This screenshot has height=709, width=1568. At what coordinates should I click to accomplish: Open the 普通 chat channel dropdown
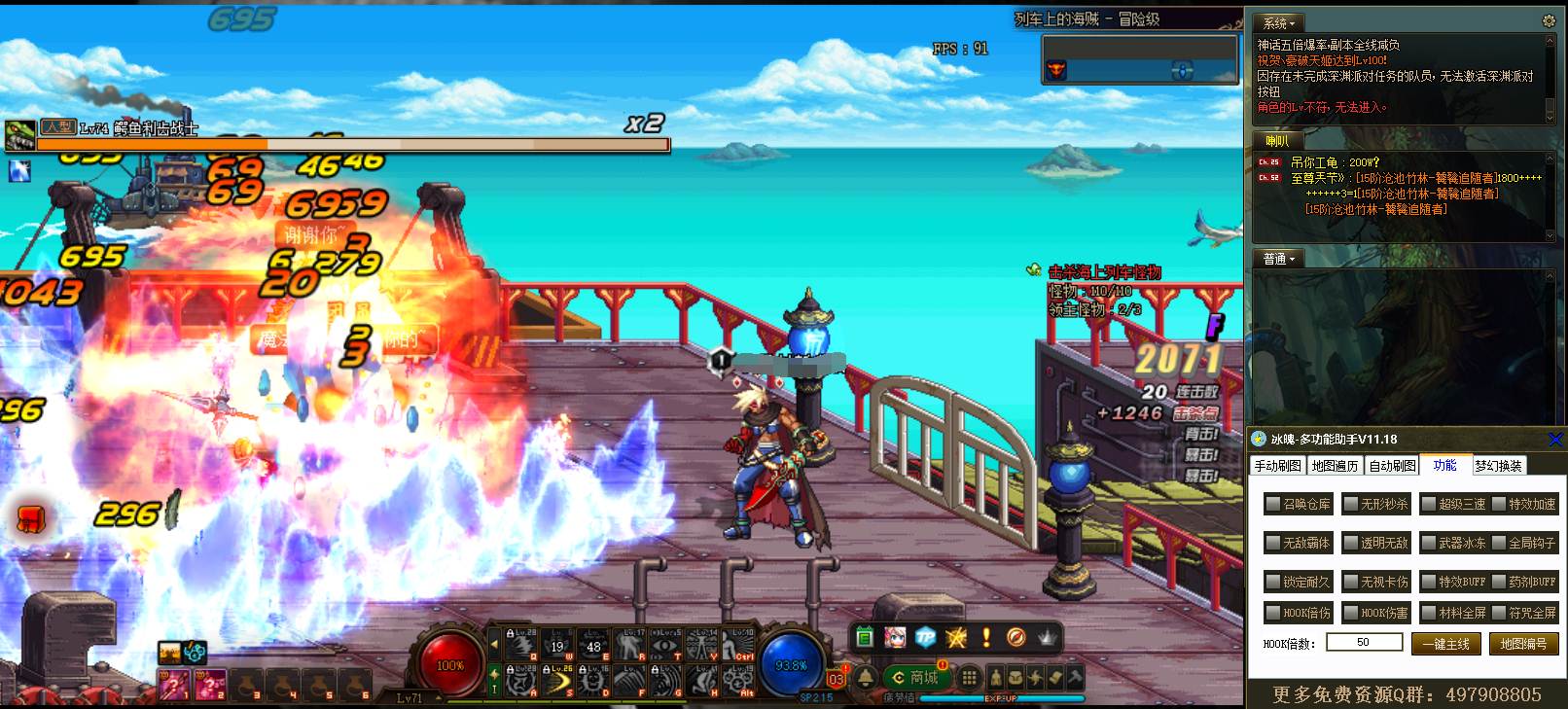[x=1279, y=259]
